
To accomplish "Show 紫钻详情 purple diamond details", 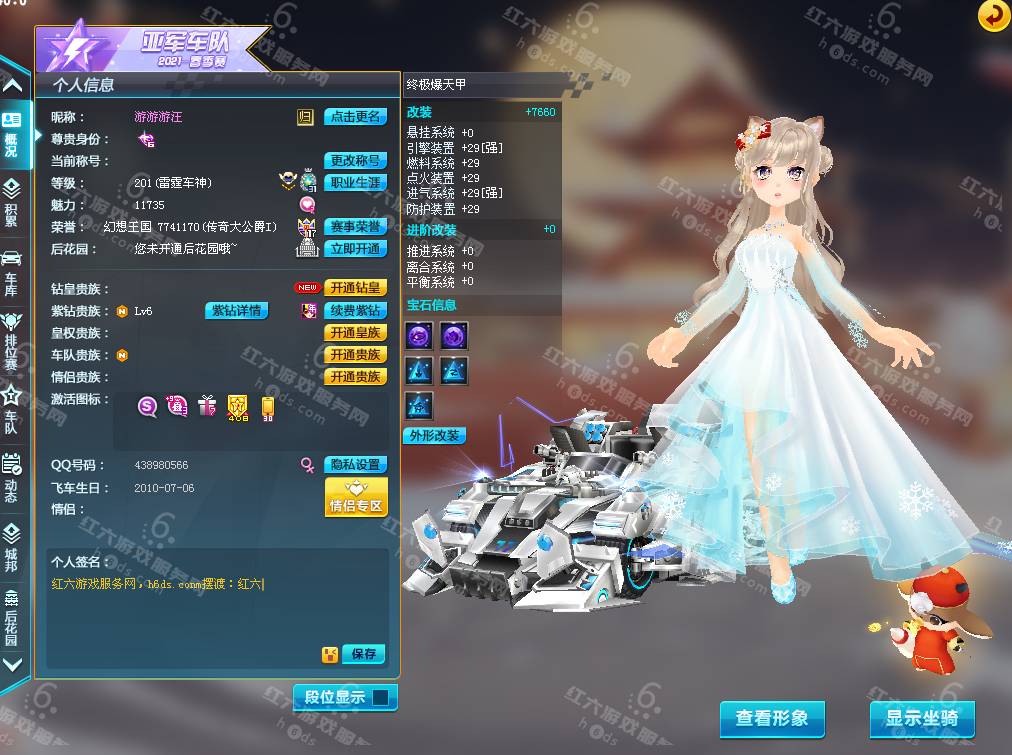I will pyautogui.click(x=237, y=311).
